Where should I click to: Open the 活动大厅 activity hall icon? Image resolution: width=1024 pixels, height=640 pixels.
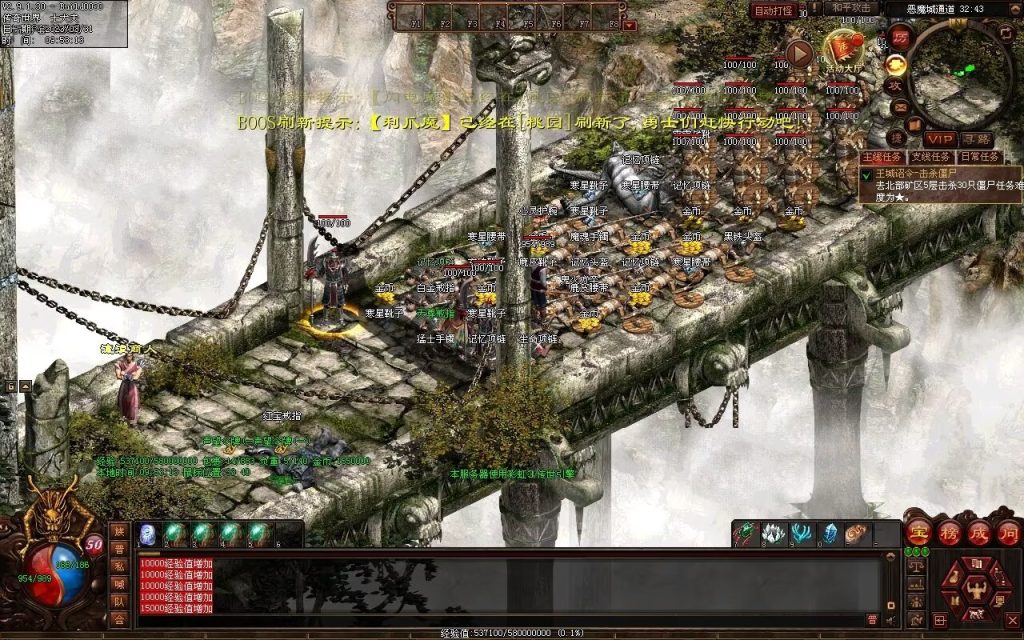(x=843, y=49)
